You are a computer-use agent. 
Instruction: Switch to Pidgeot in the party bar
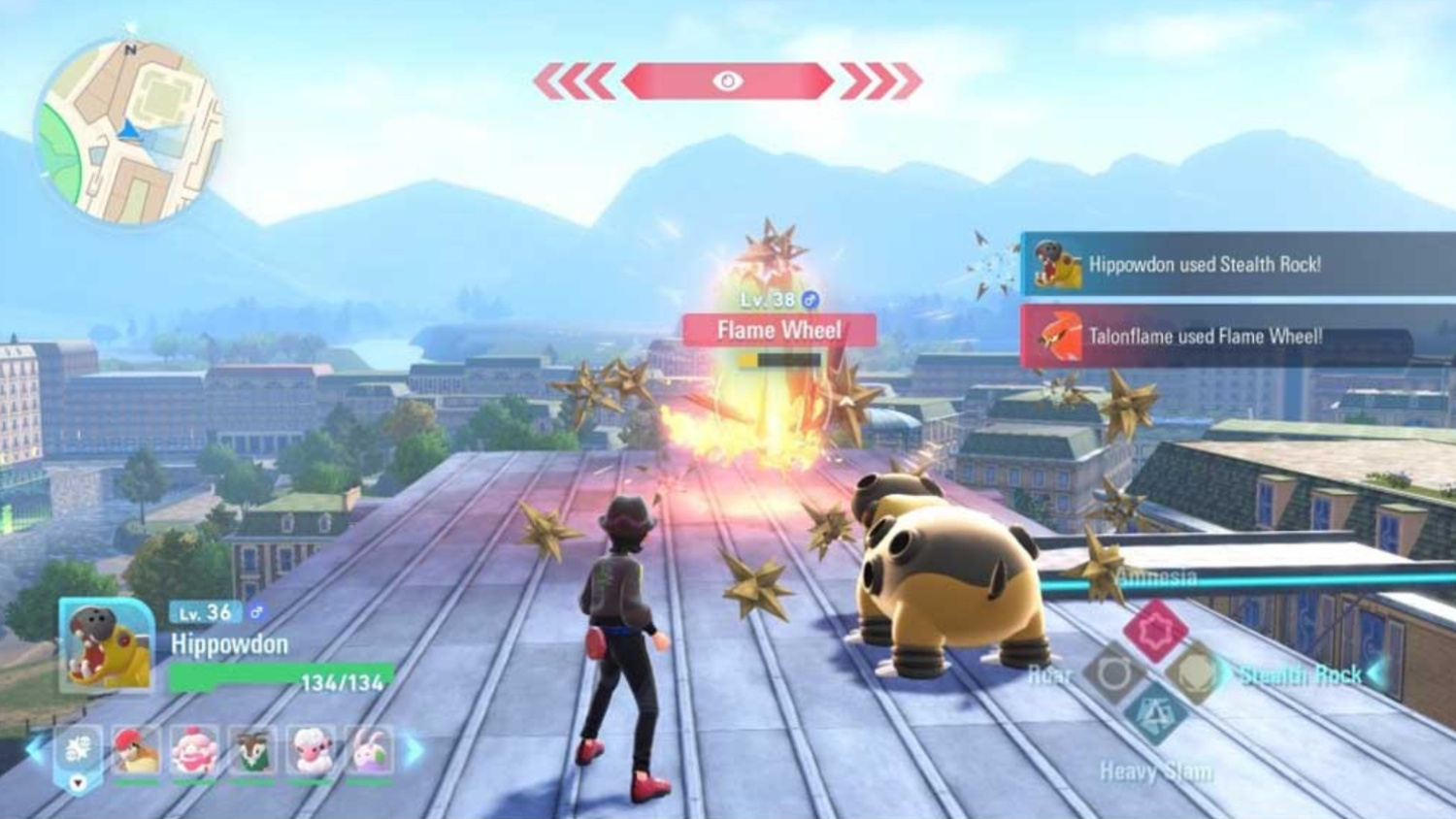click(136, 750)
